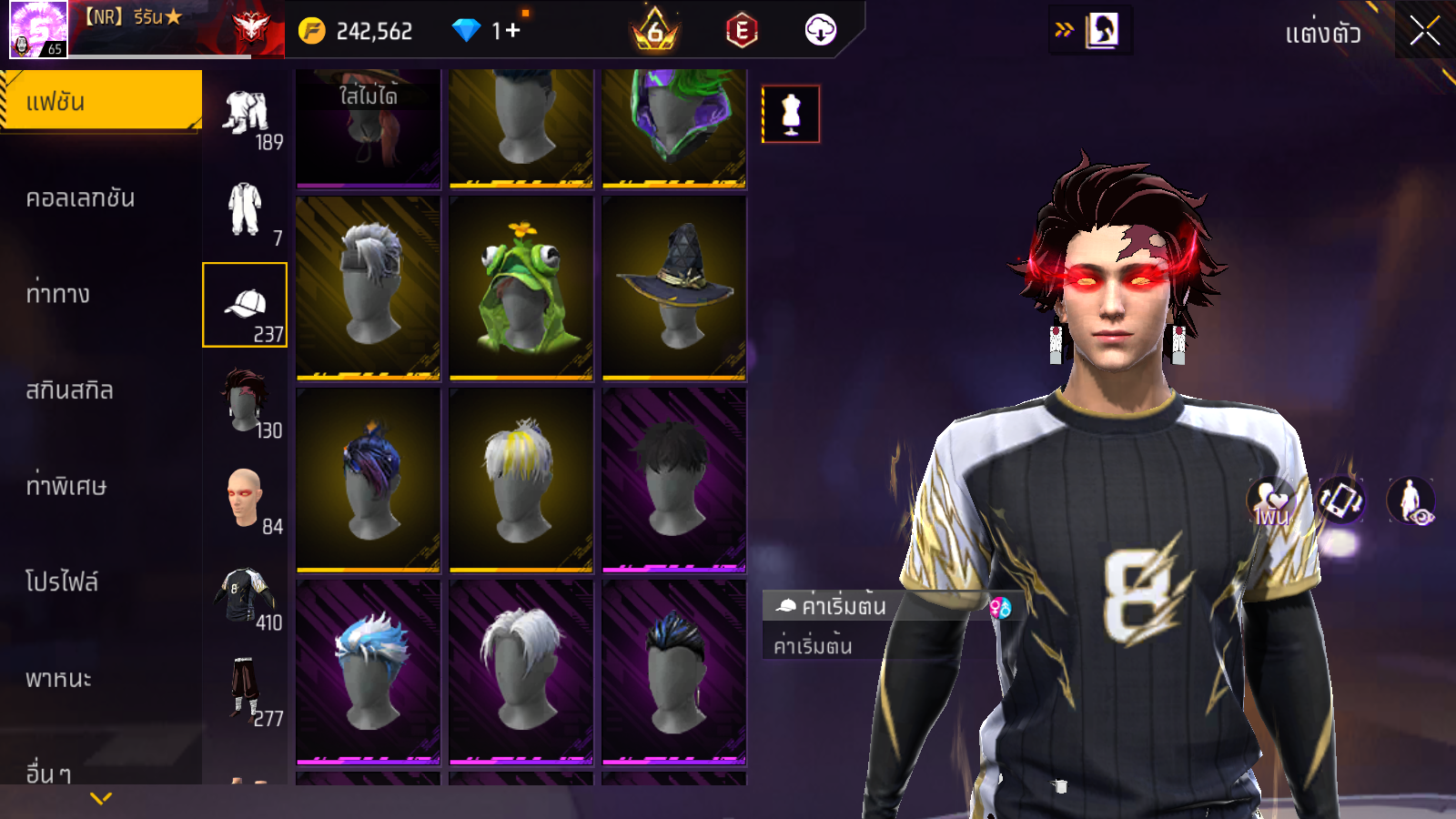Choose the hairstyle subcategory showing 130
This screenshot has height=819, width=1456.
[245, 401]
